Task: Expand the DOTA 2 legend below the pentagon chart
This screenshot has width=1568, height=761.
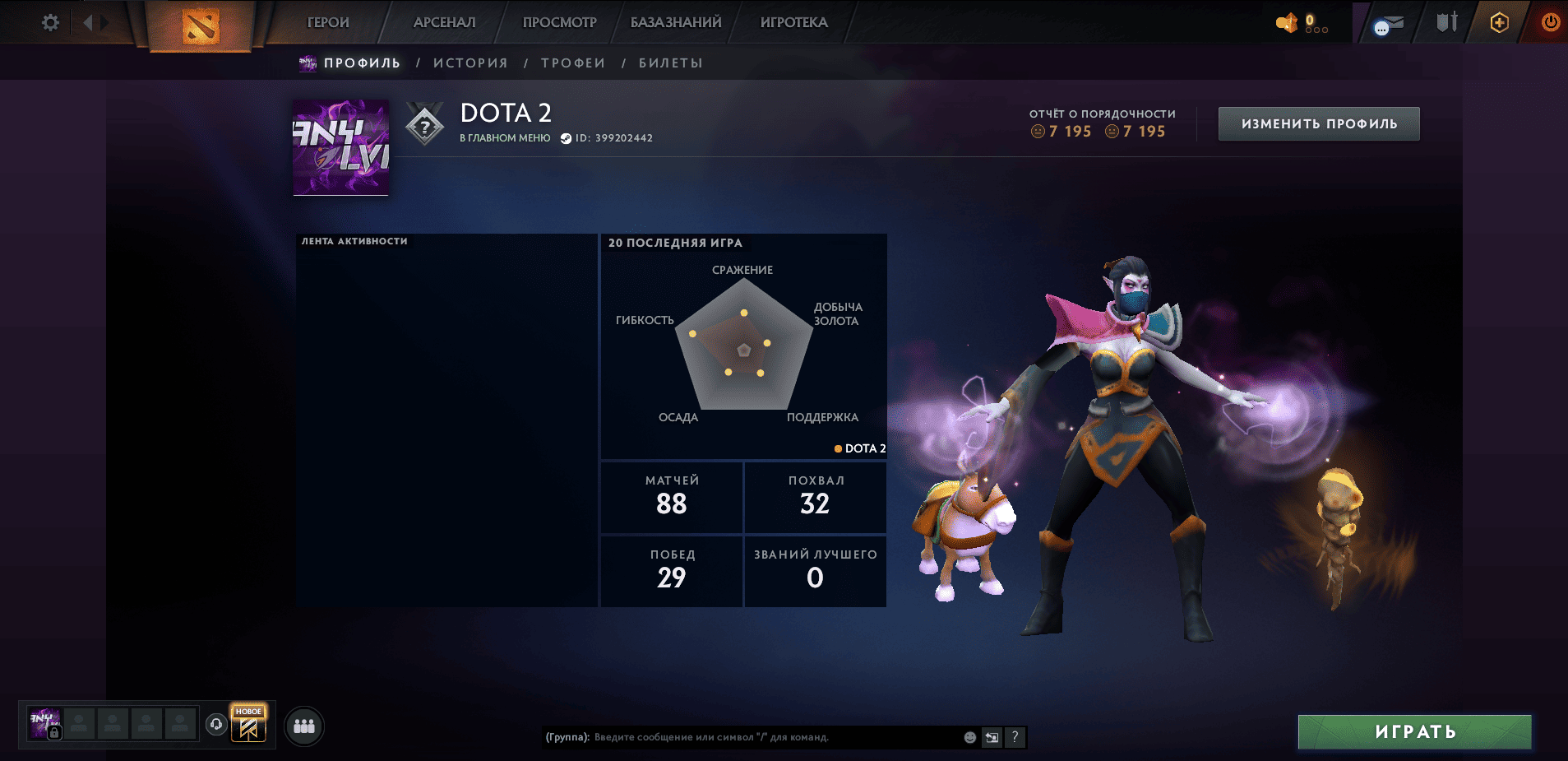Action: tap(860, 449)
